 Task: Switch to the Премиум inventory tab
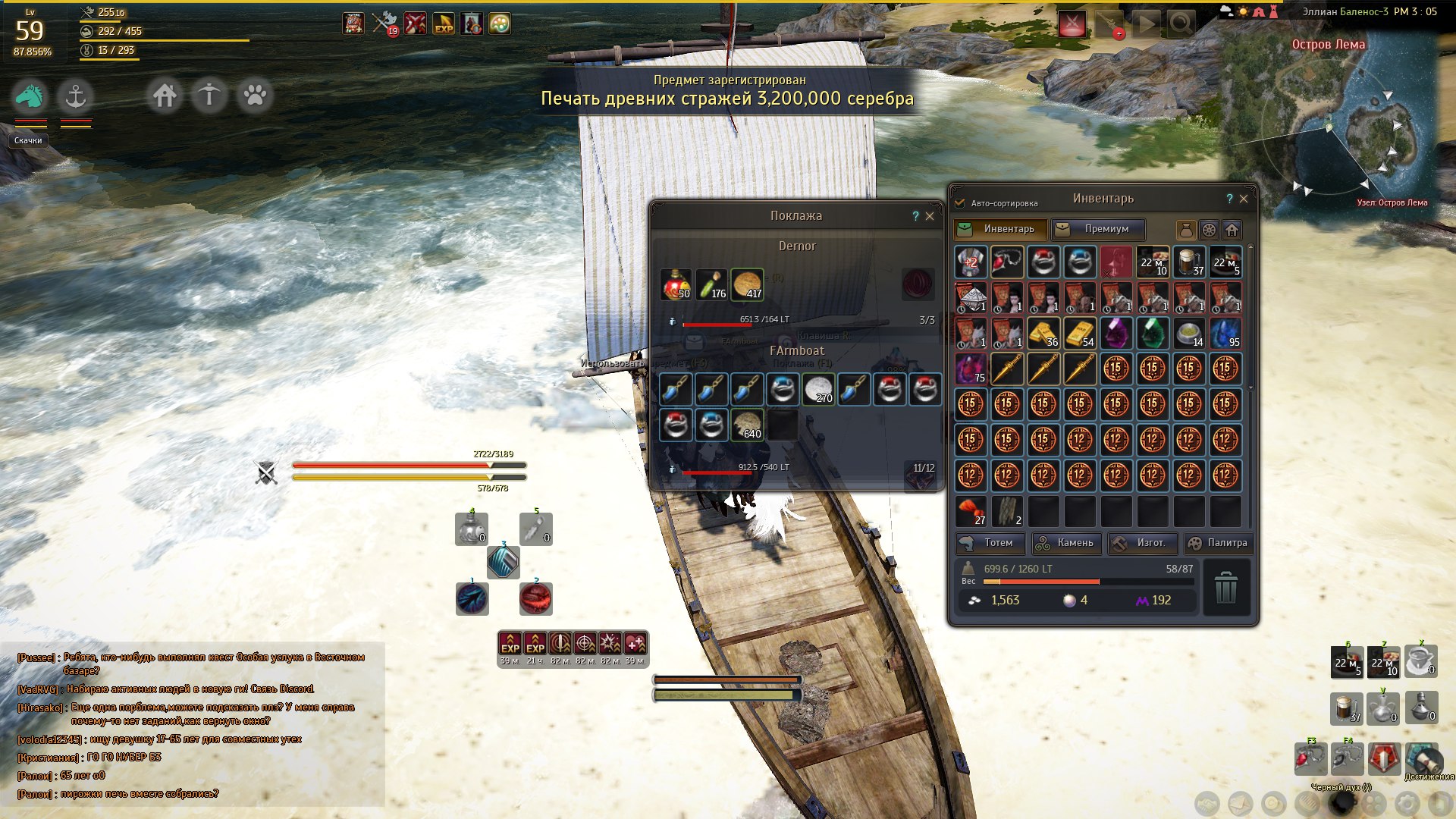[x=1097, y=229]
